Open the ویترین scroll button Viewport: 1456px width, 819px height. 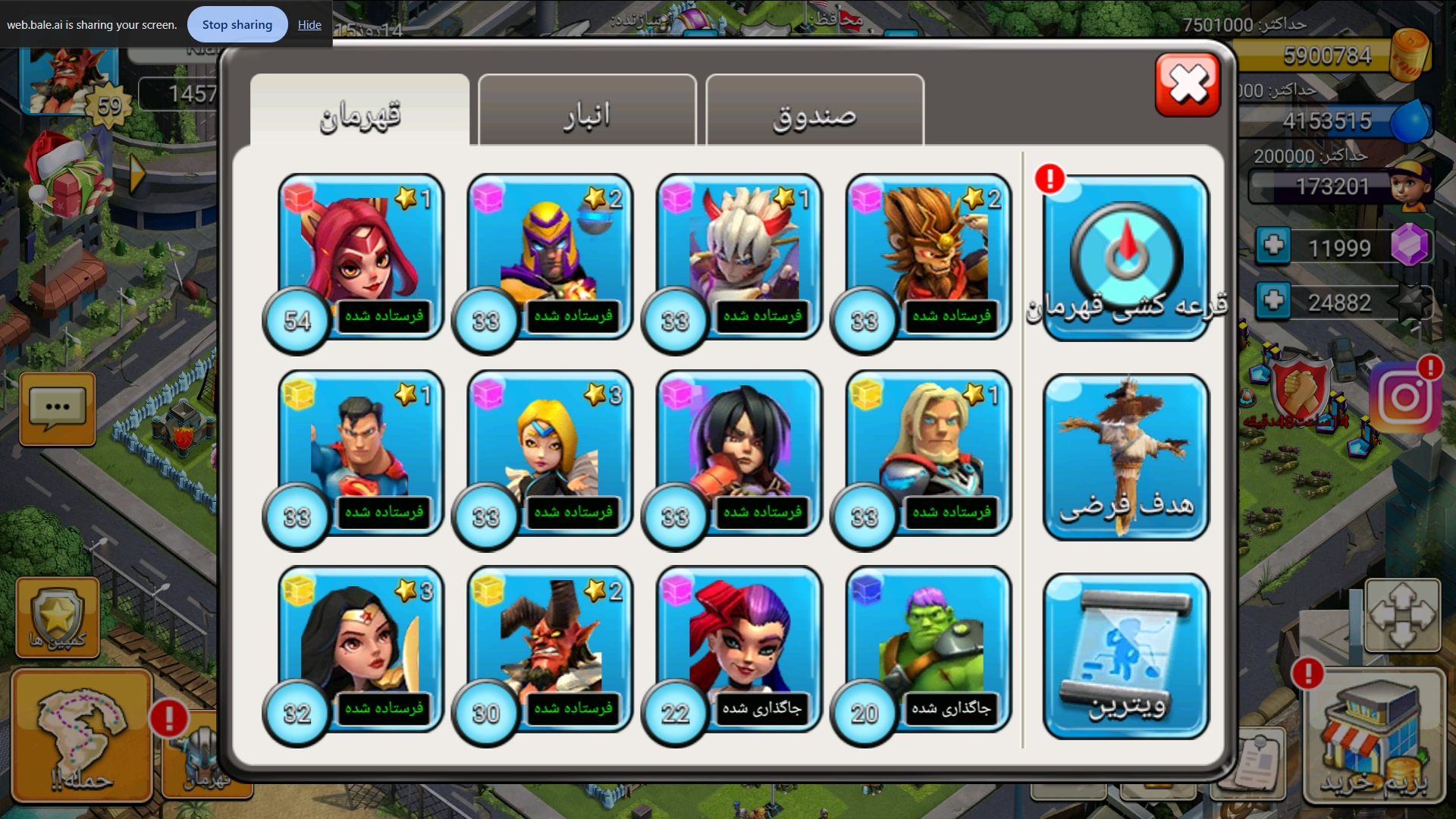click(x=1126, y=656)
